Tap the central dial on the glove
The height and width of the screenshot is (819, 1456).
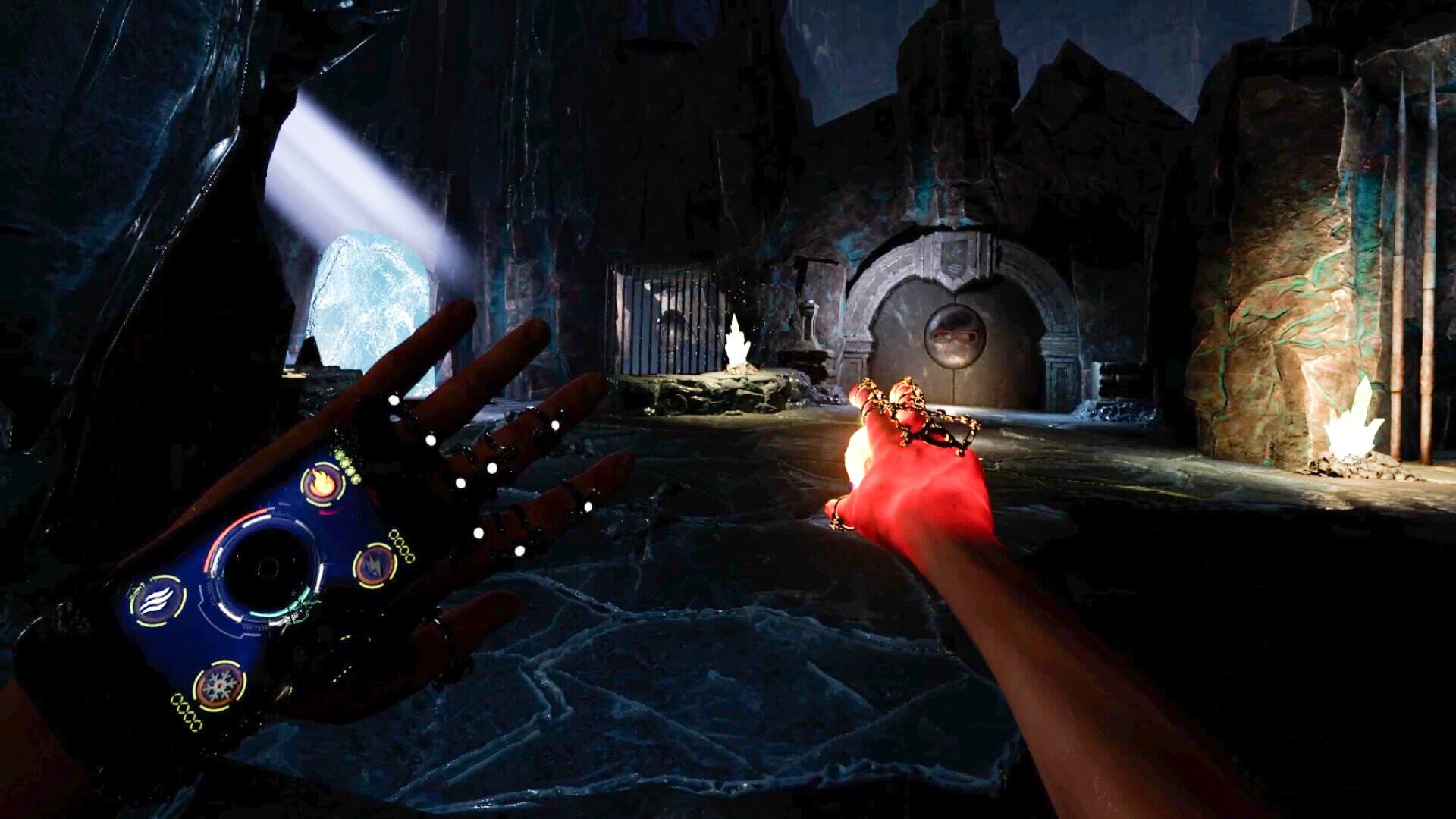coord(267,568)
